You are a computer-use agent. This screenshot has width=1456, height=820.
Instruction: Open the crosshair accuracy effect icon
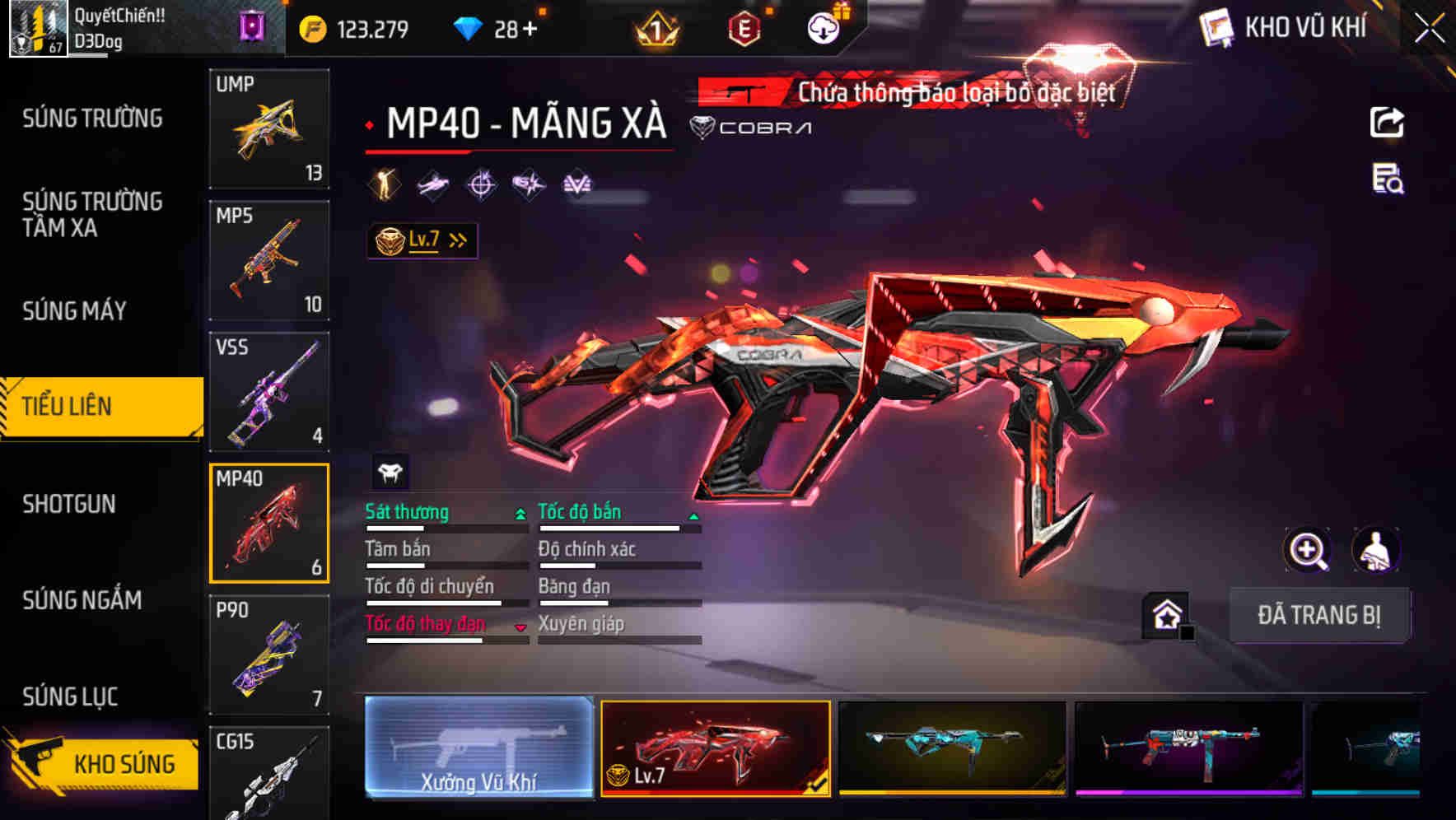click(482, 184)
